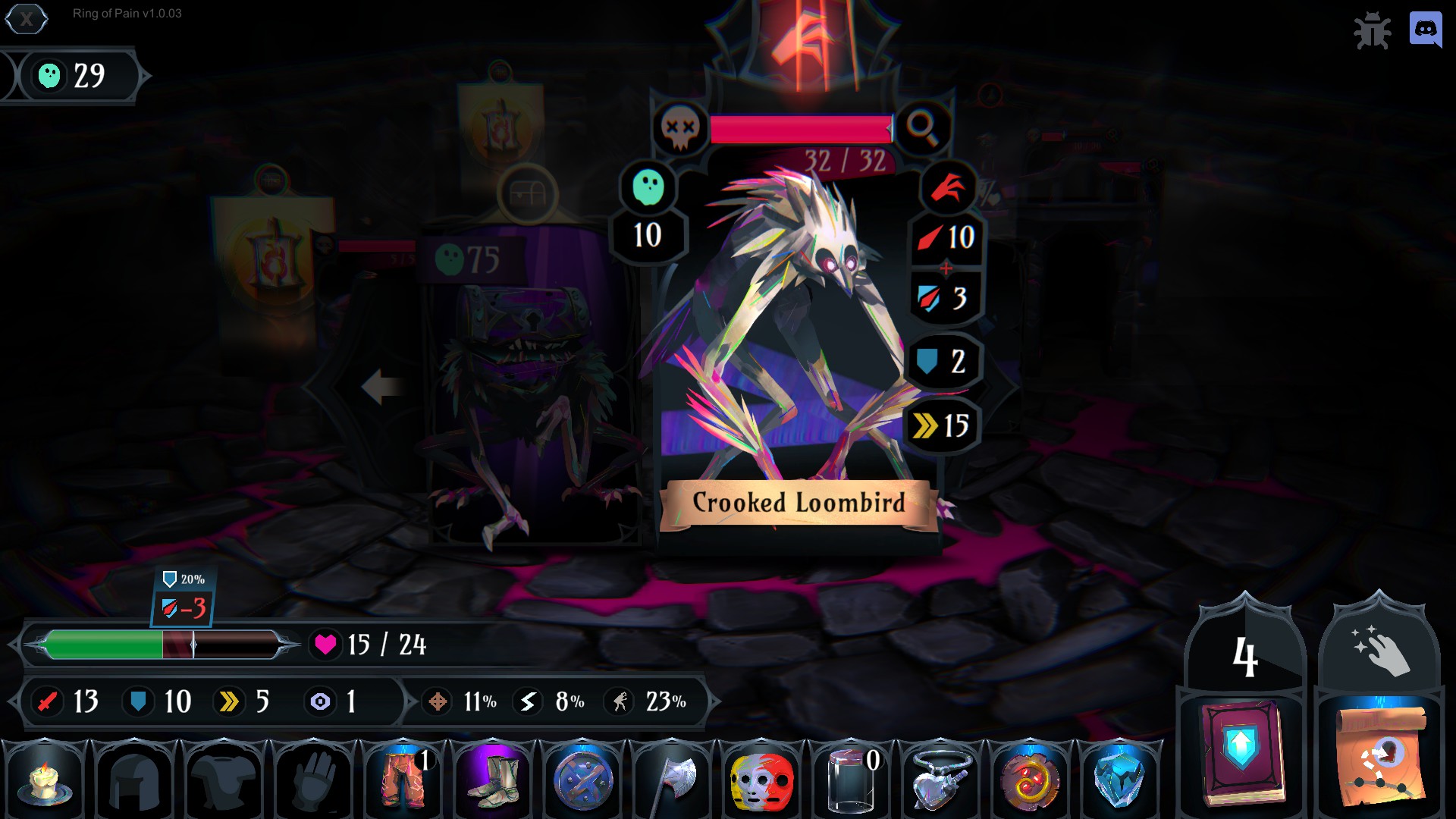Click the skull icon beside the enemy health bar

click(681, 129)
